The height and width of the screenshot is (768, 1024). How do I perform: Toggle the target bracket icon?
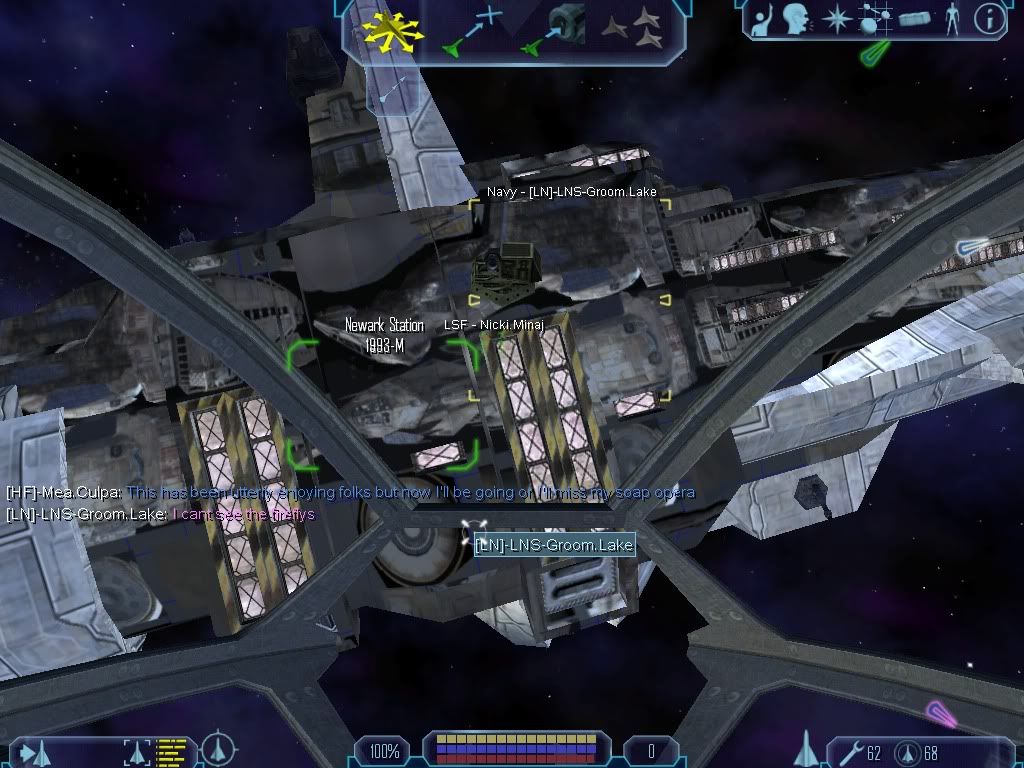(137, 750)
